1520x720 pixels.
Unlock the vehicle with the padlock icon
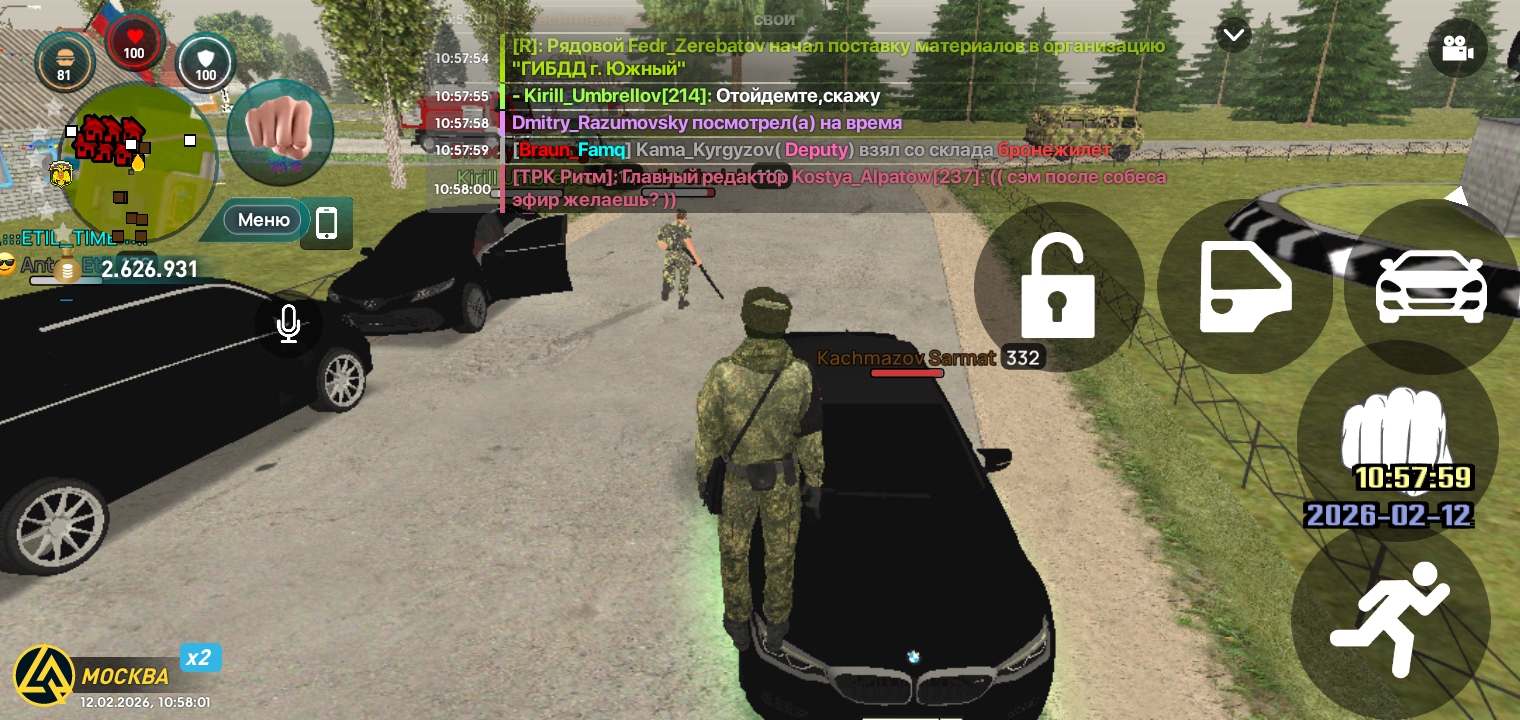(1057, 287)
